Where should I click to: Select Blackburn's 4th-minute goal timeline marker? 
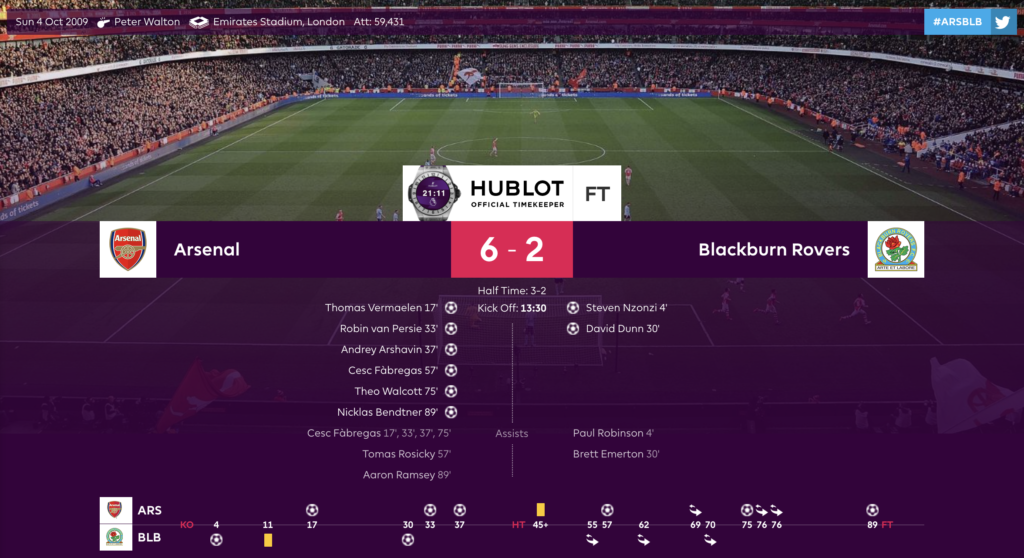[x=216, y=540]
